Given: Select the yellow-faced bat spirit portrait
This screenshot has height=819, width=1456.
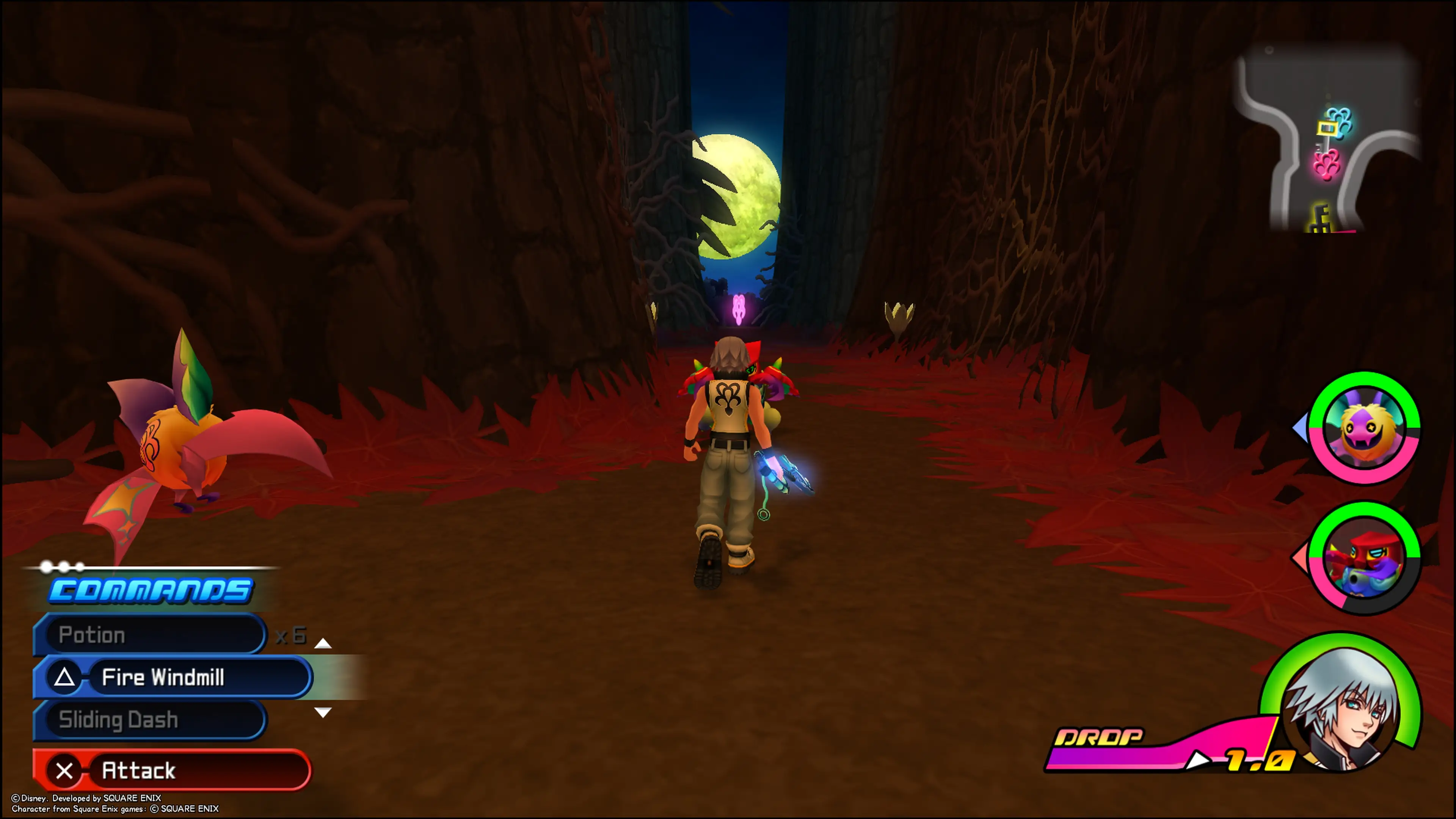Looking at the screenshot, I should point(1364,428).
